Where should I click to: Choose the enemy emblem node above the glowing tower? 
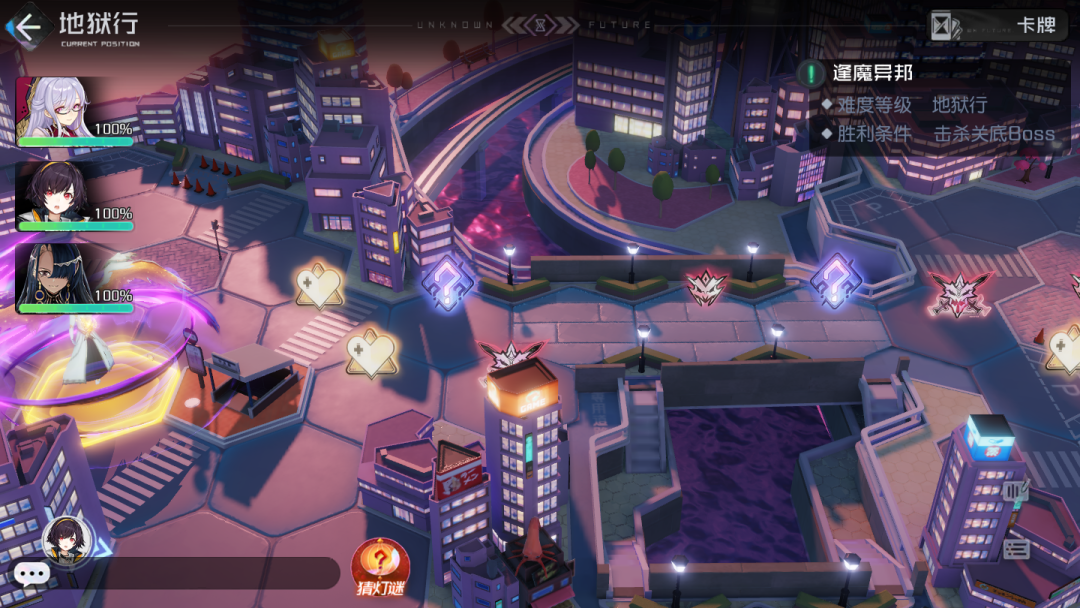[x=511, y=356]
